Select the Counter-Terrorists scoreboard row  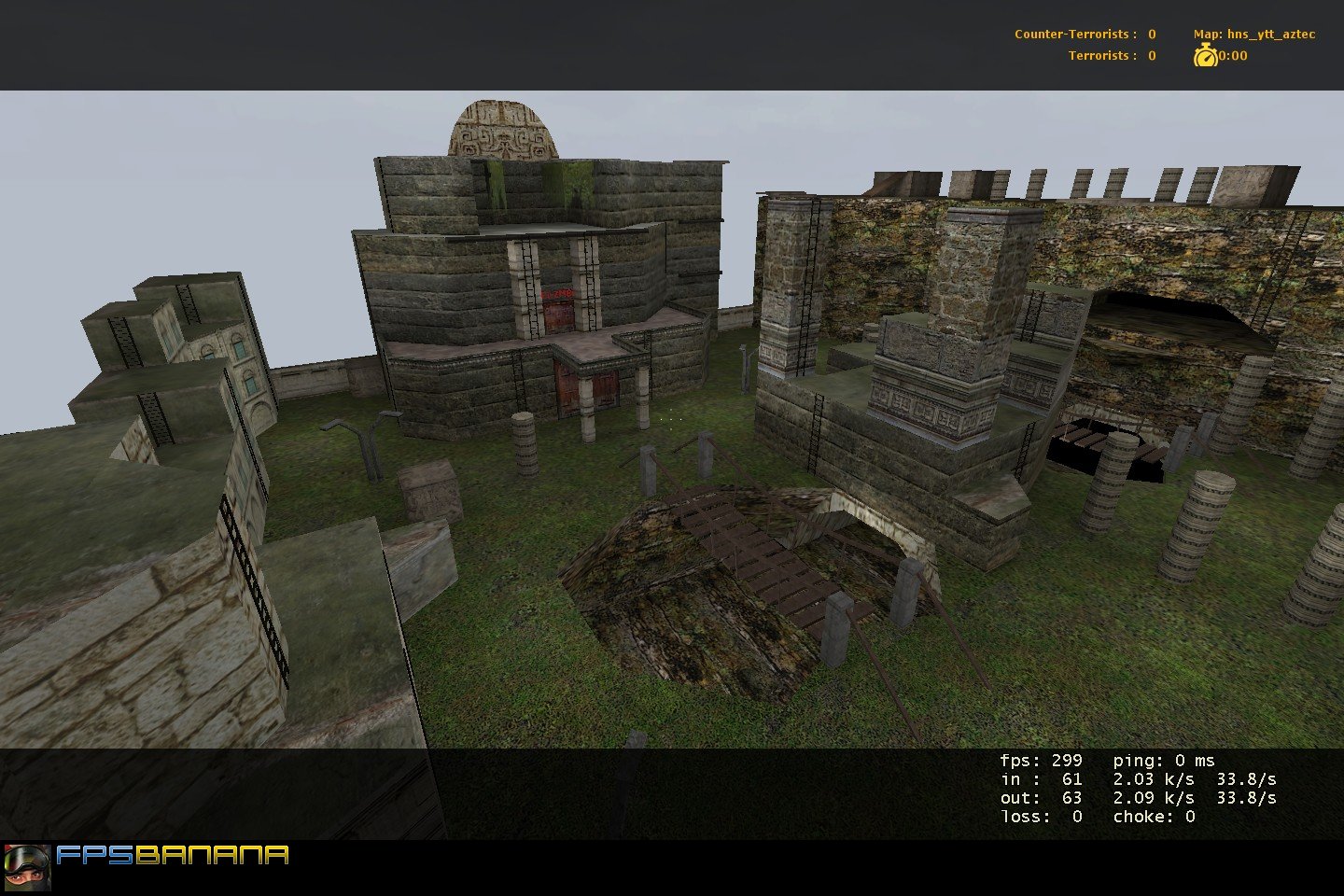[1084, 33]
